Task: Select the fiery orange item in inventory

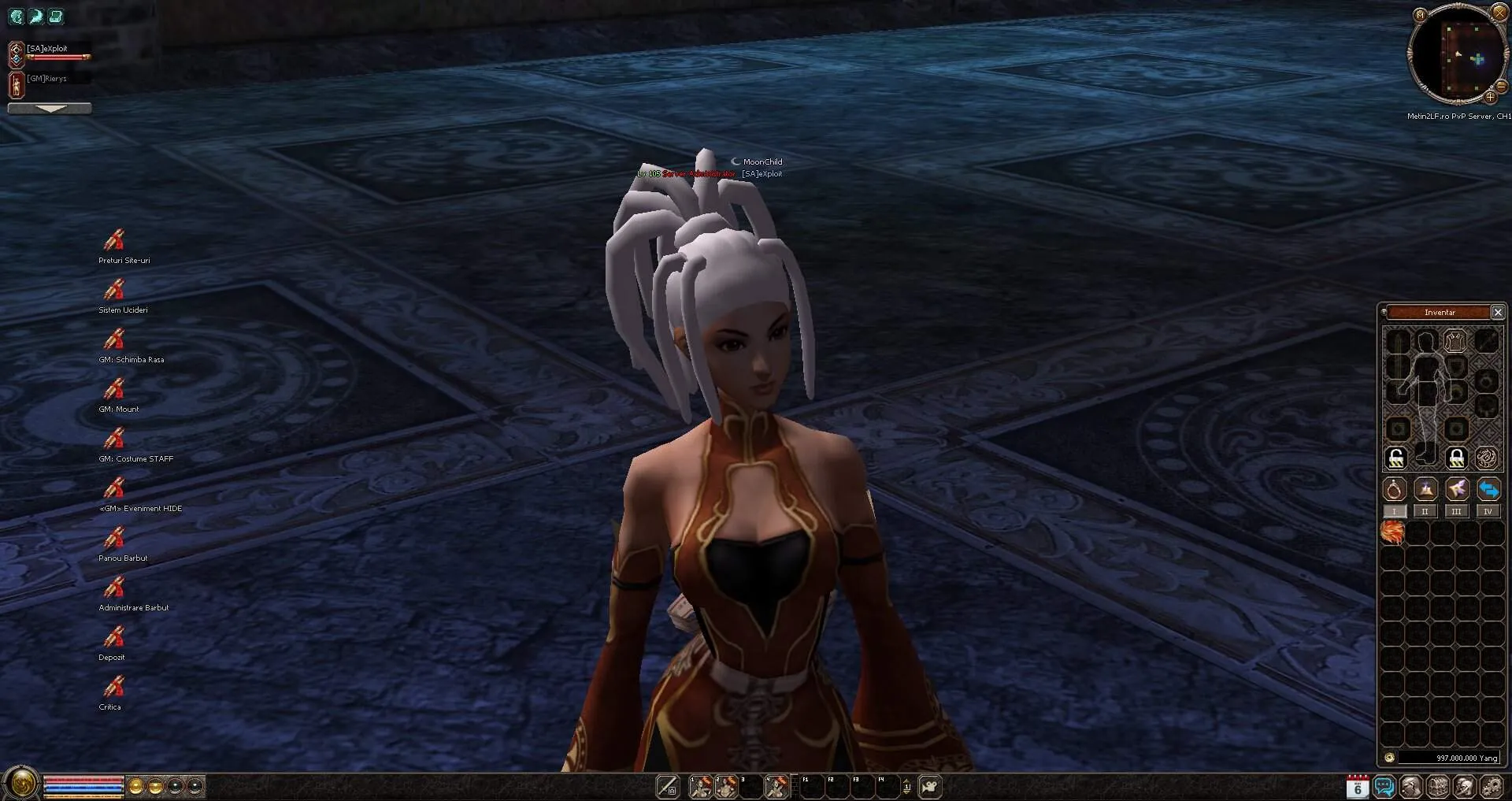Action: pos(1392,533)
